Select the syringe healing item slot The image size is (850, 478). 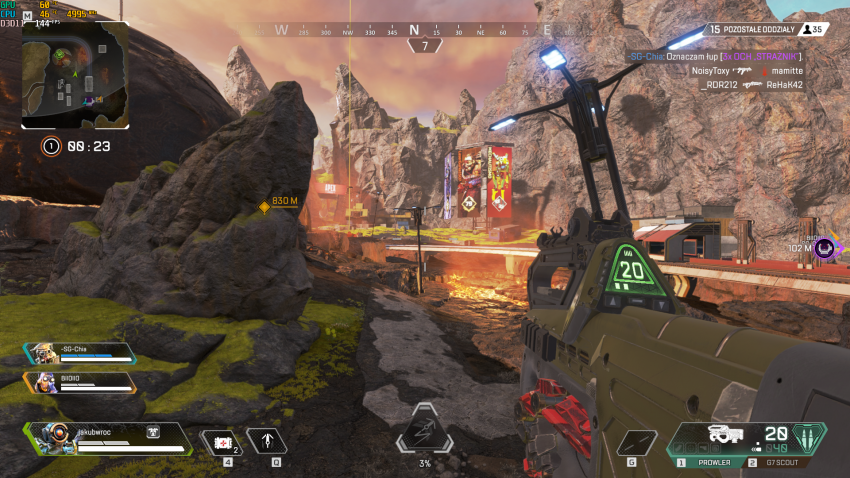pos(222,442)
